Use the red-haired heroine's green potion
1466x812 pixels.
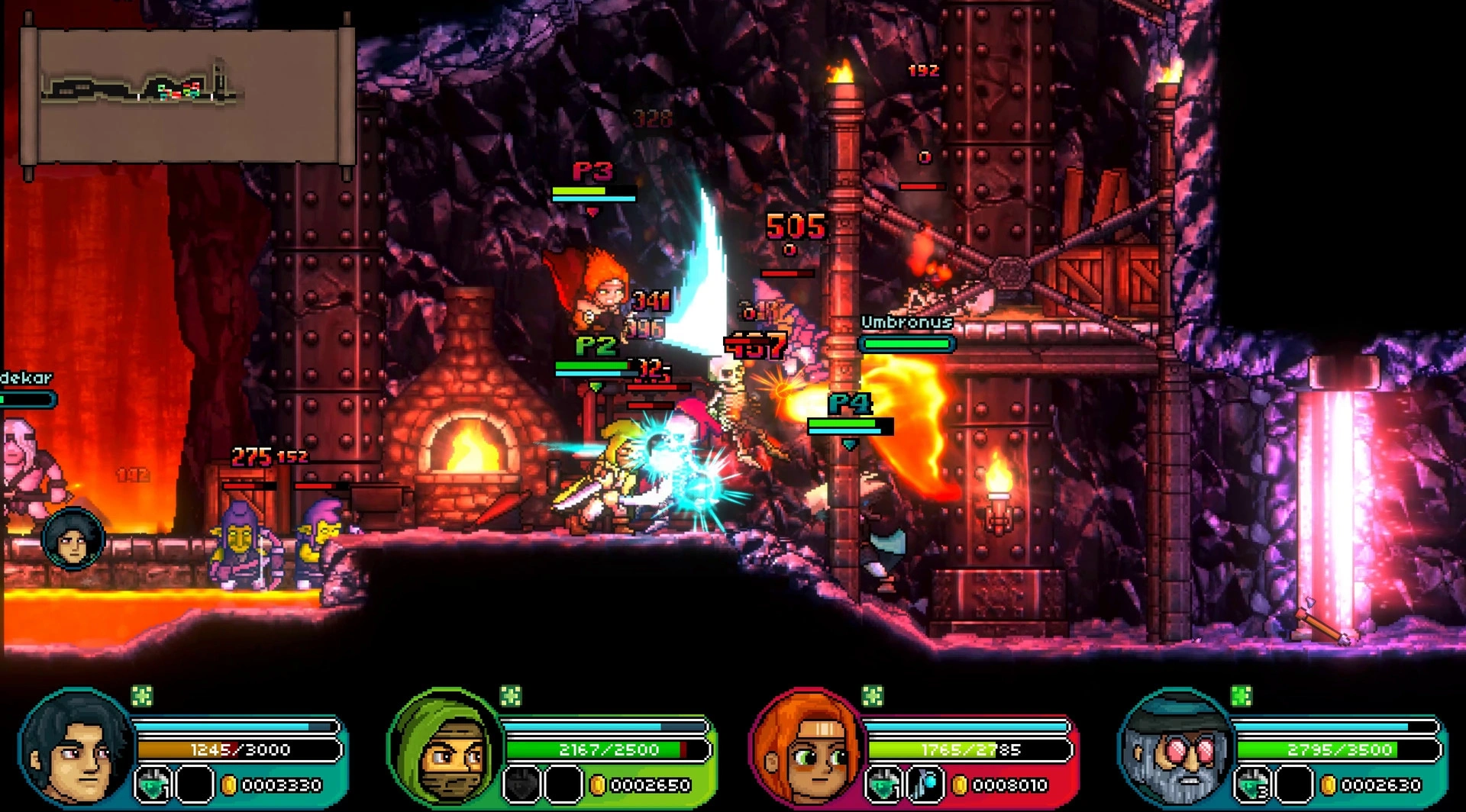click(x=883, y=785)
